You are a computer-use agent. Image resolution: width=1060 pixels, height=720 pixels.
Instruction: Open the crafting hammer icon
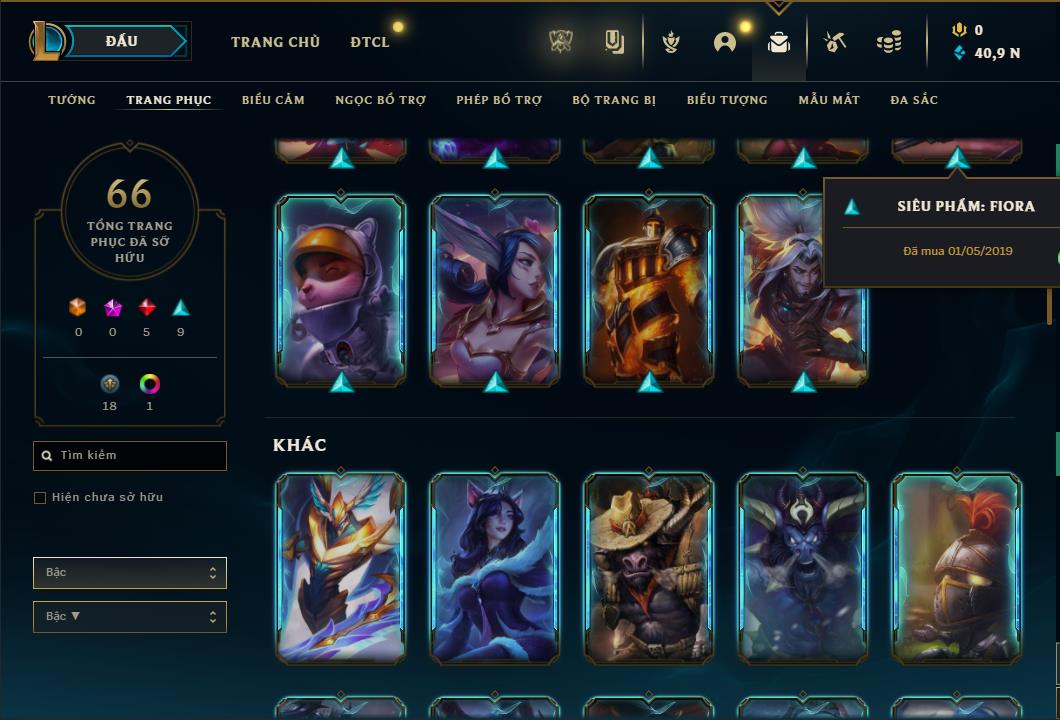point(835,42)
